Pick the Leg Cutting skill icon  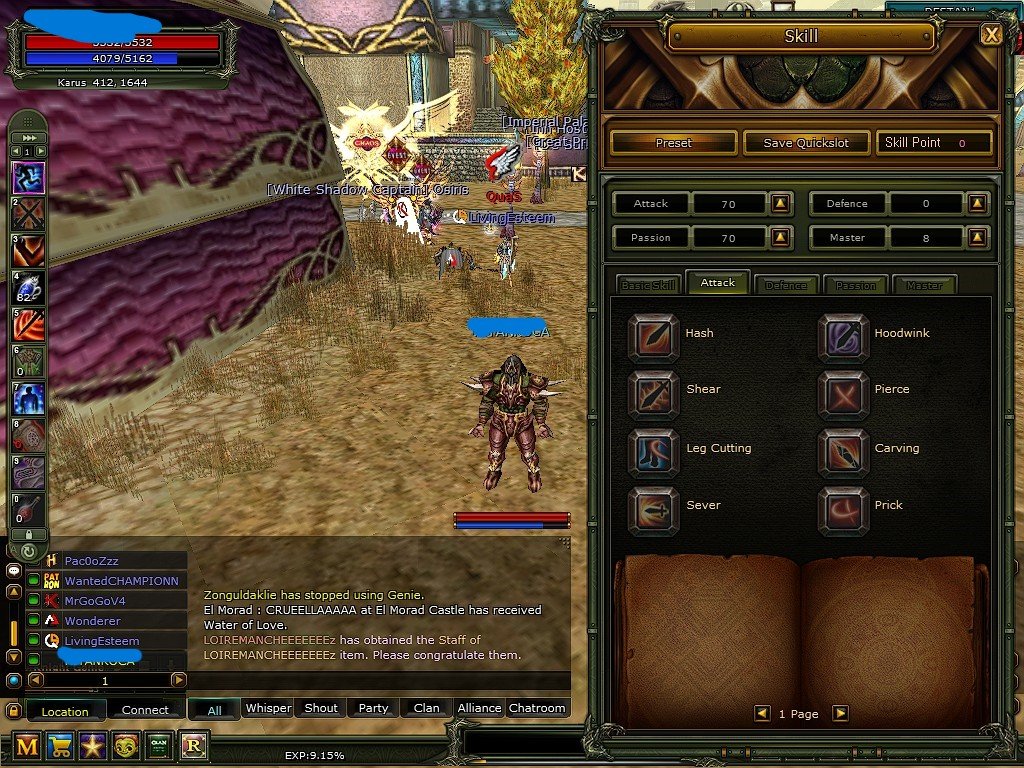[653, 450]
